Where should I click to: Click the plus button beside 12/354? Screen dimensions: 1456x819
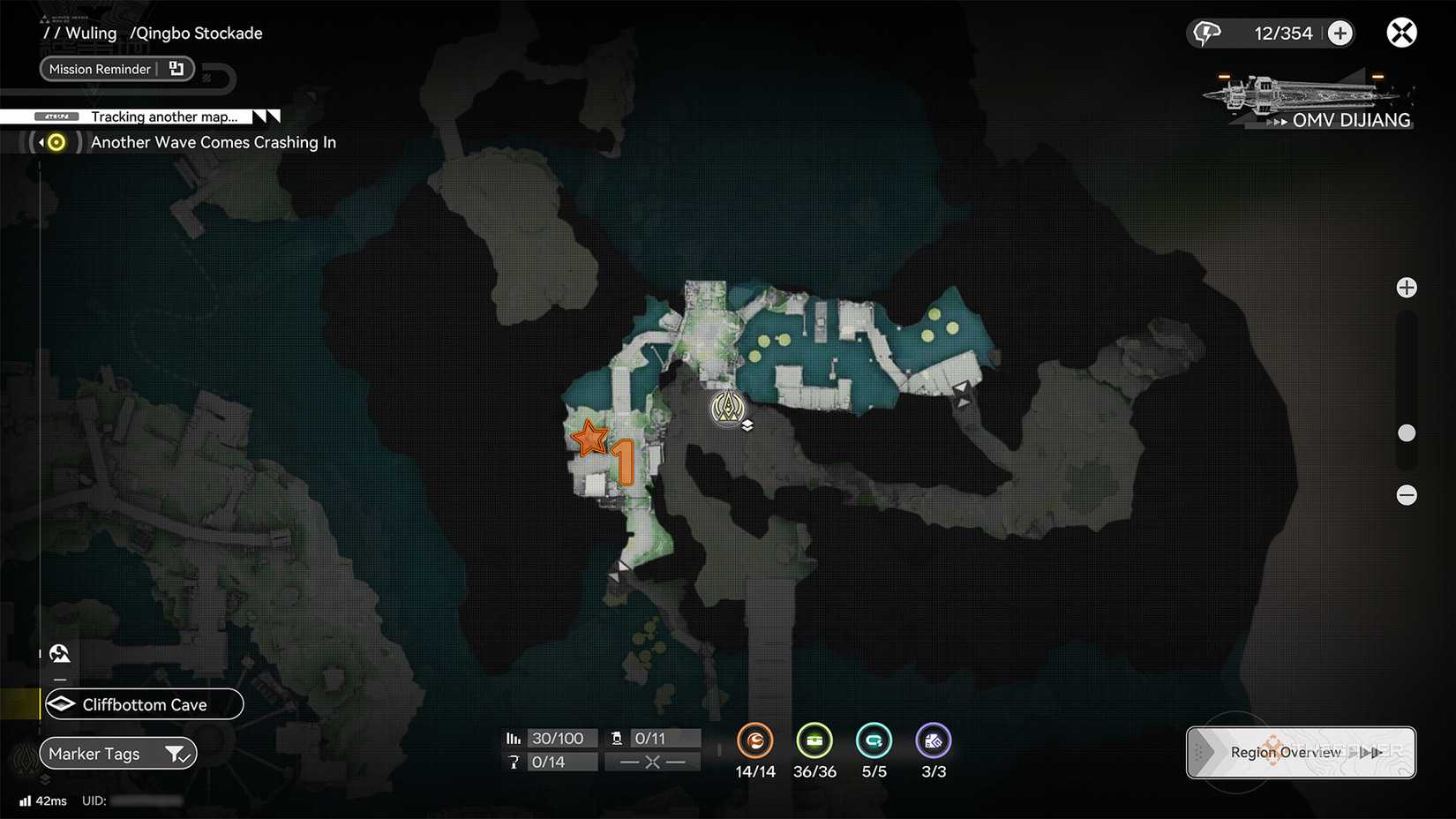tap(1340, 33)
